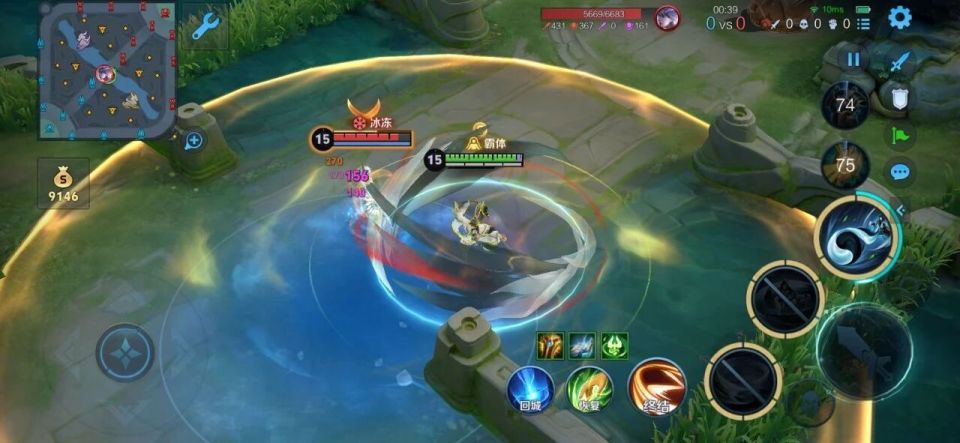Trigger the 终结 execute summoner spell
This screenshot has height=443, width=960.
tap(656, 387)
